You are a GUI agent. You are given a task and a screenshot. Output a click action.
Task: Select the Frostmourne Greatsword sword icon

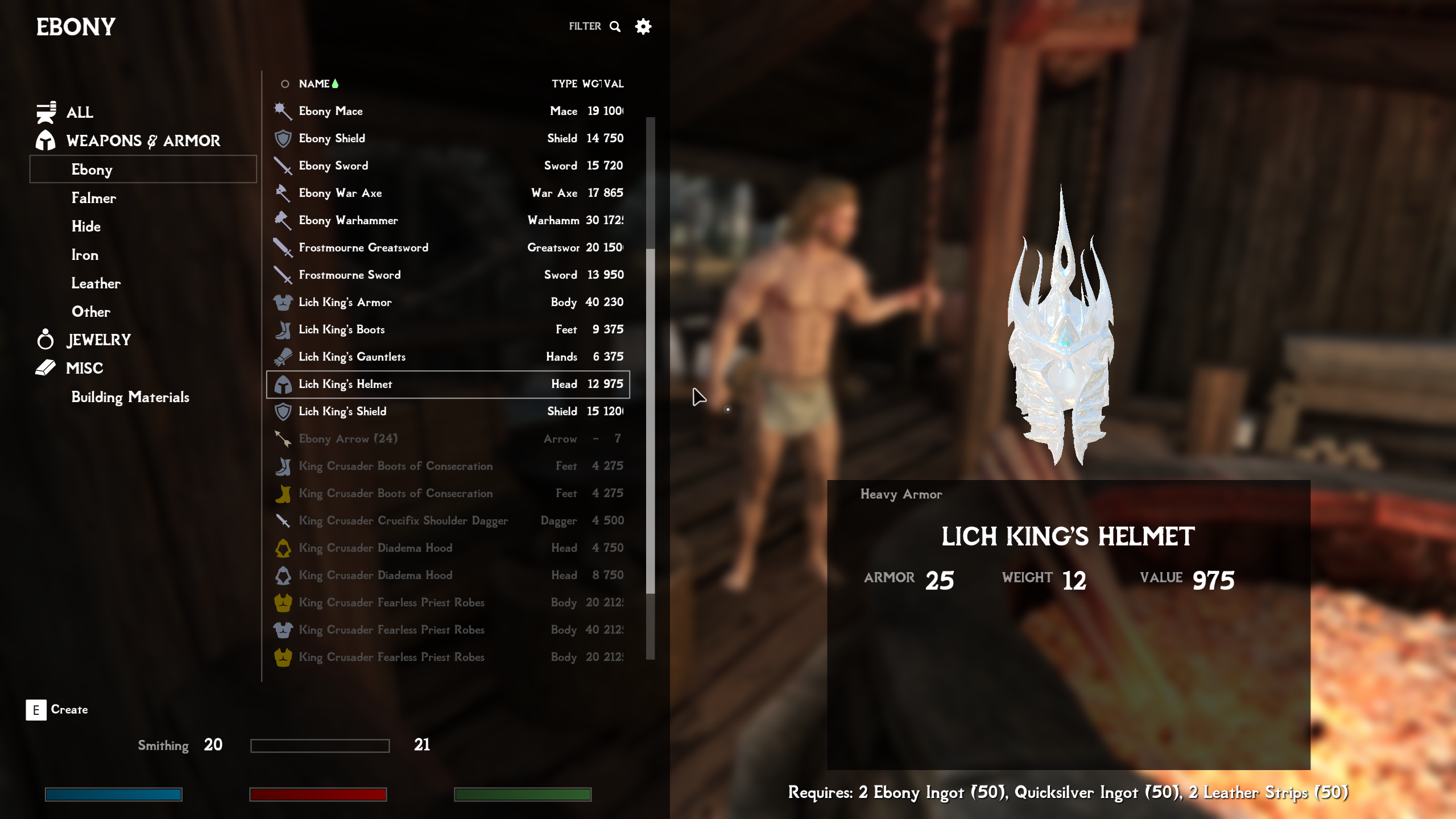[282, 247]
